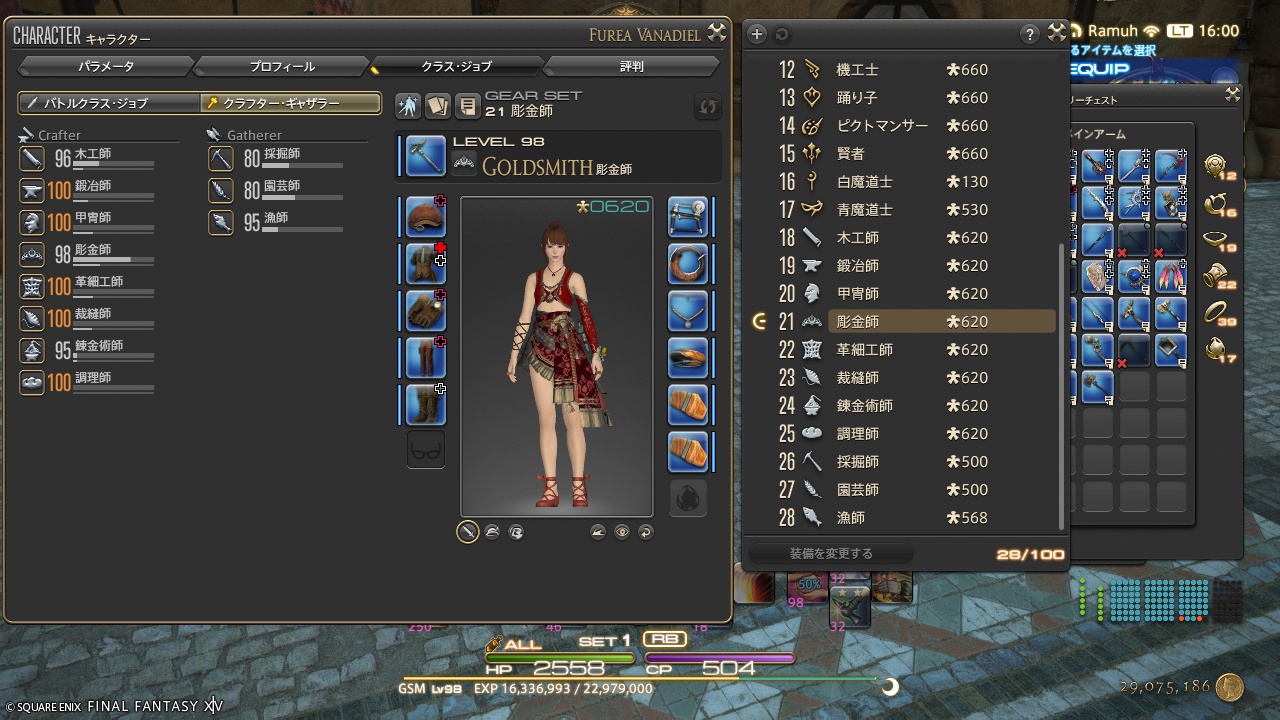The image size is (1280, 720).
Task: Toggle the weapon drawn/sheathed preview
Action: (467, 532)
